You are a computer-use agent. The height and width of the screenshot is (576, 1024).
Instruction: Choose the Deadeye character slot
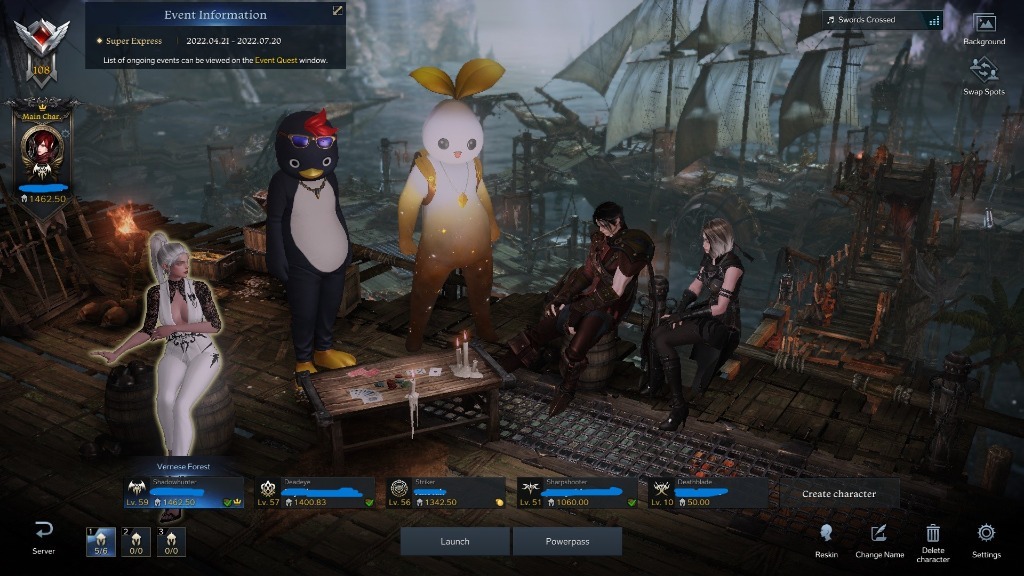click(x=314, y=492)
